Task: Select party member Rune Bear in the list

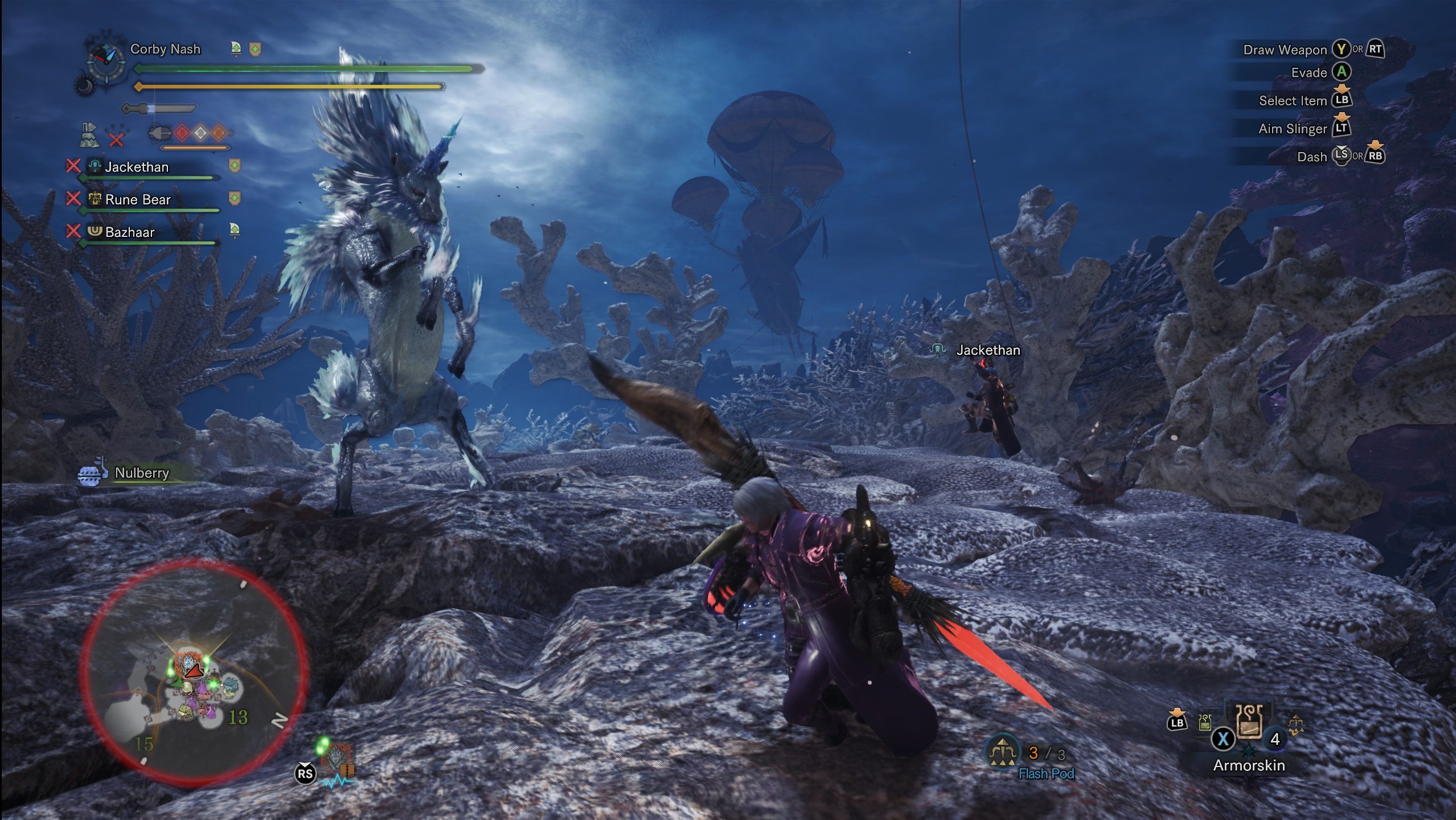Action: coord(138,199)
